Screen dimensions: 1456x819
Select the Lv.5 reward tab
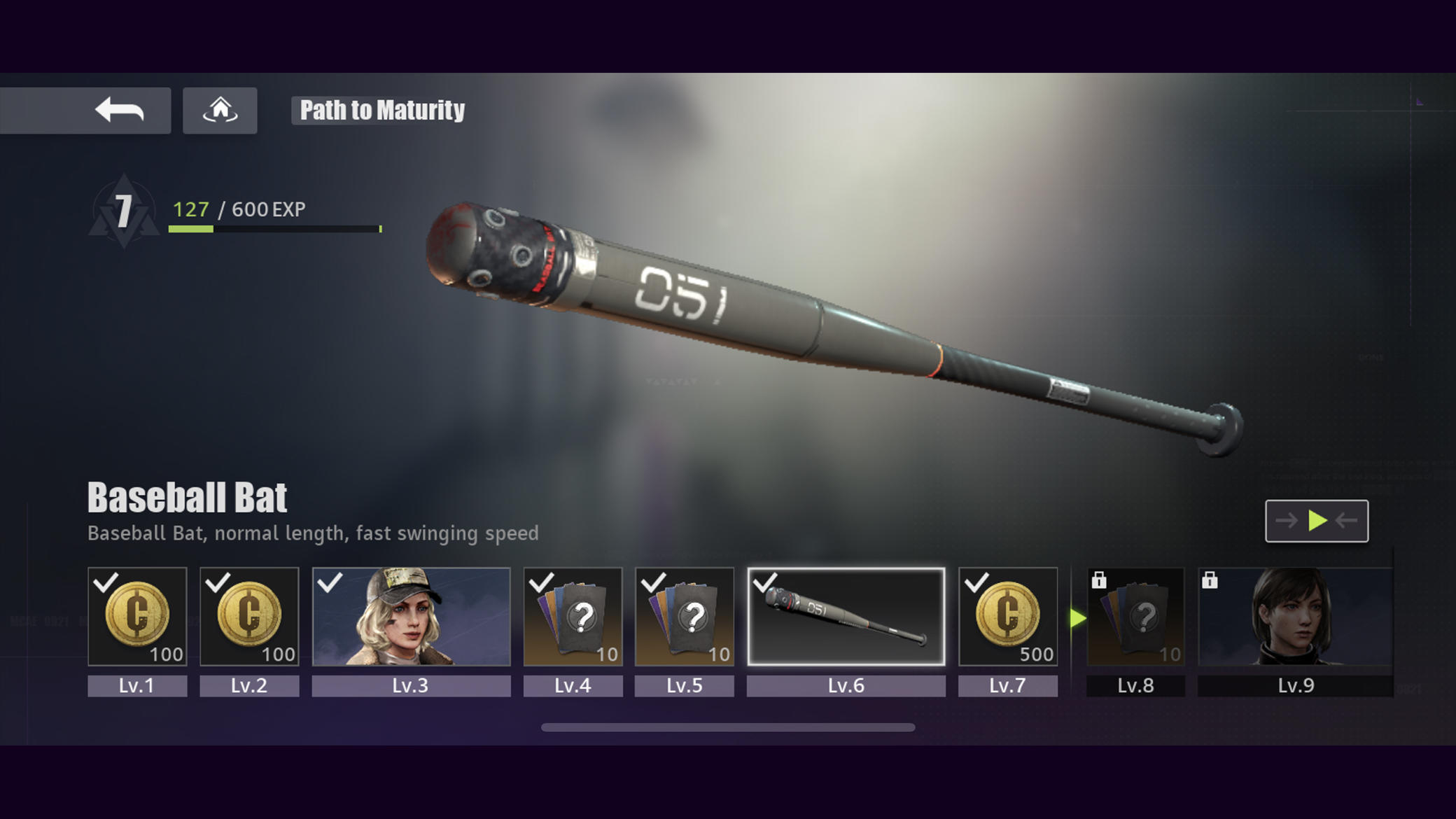(x=684, y=686)
